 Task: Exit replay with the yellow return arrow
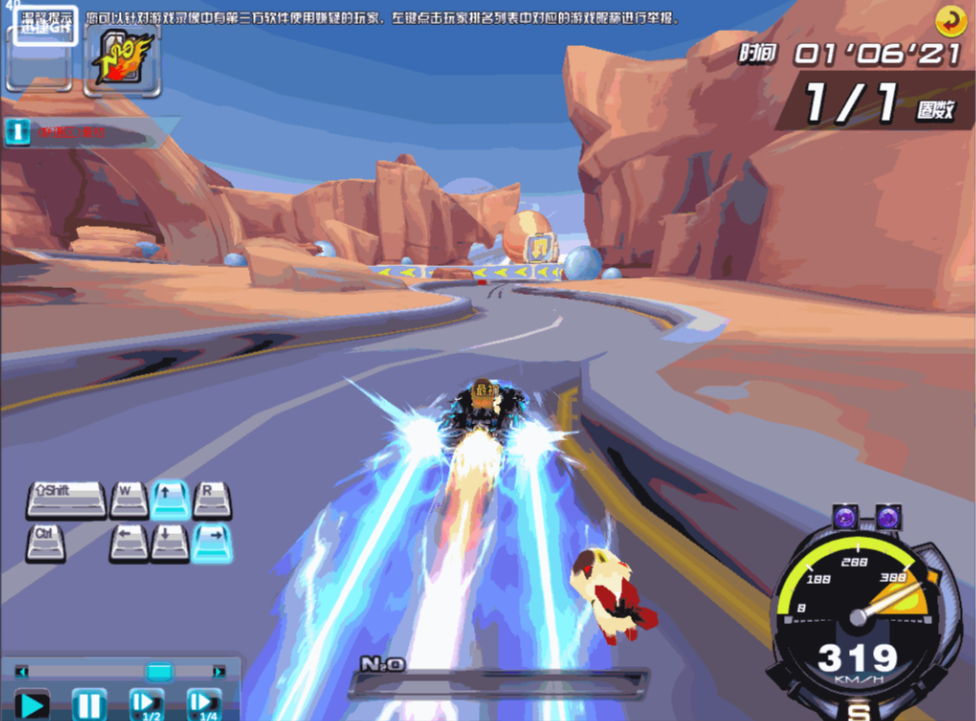tap(949, 21)
